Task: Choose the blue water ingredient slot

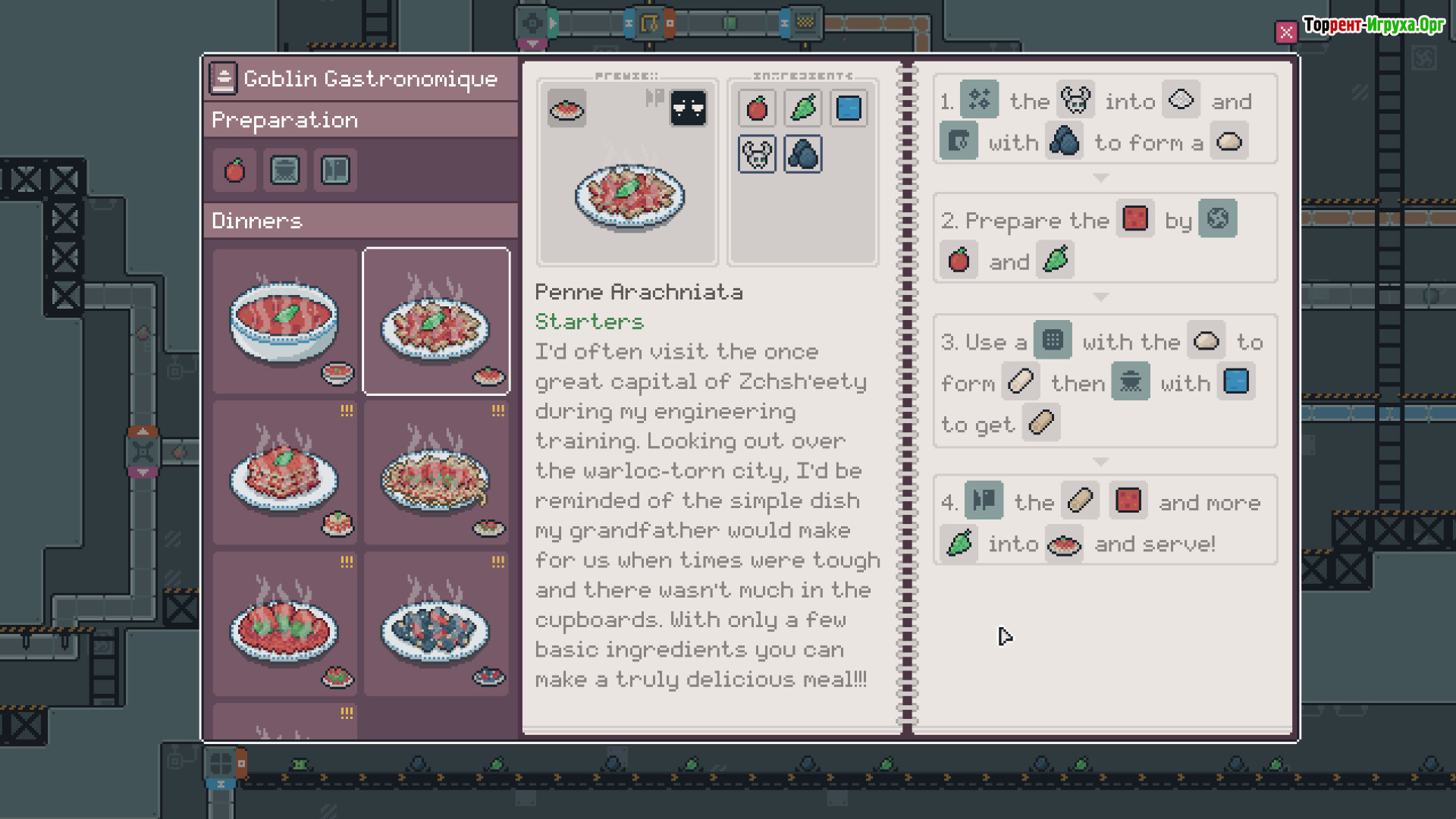Action: (x=849, y=108)
